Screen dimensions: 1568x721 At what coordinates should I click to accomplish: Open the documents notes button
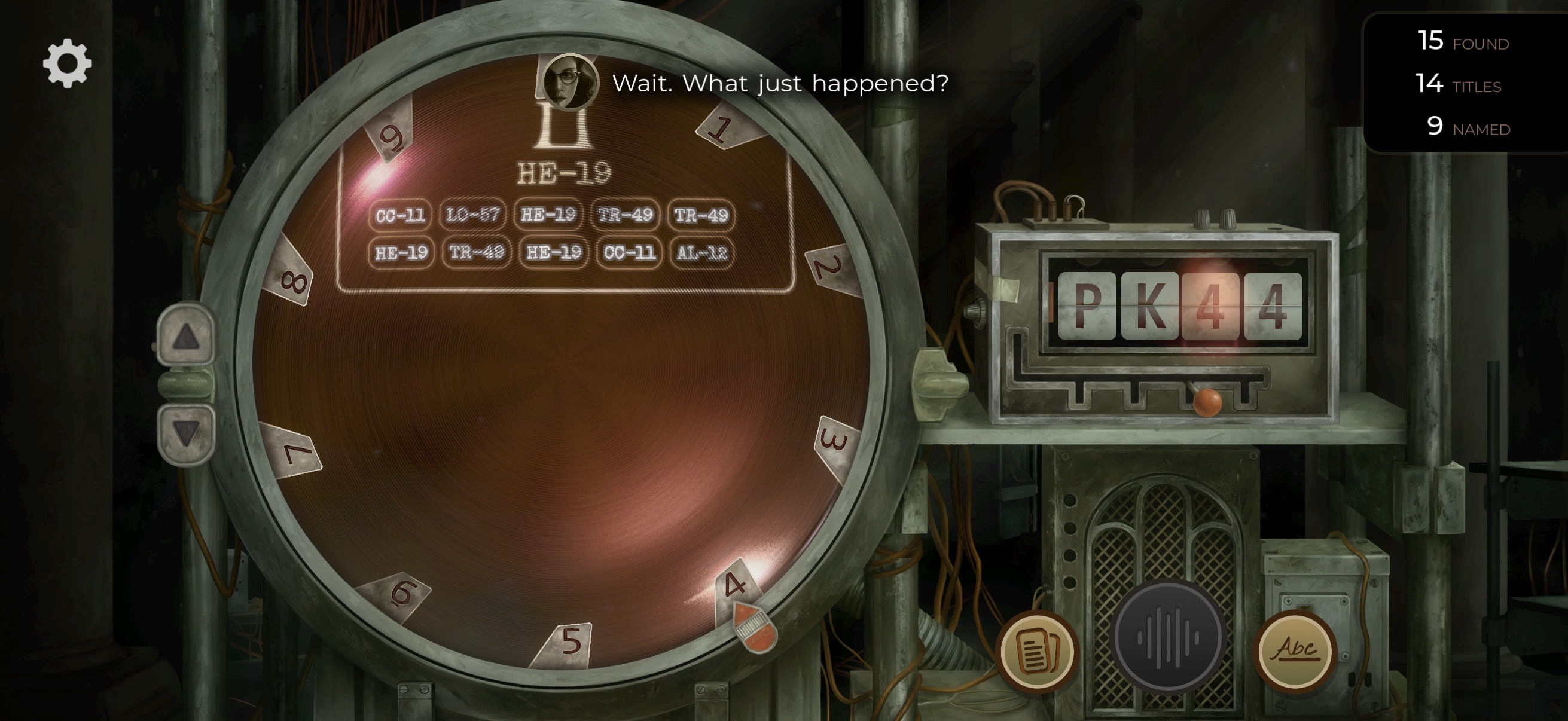click(1036, 652)
